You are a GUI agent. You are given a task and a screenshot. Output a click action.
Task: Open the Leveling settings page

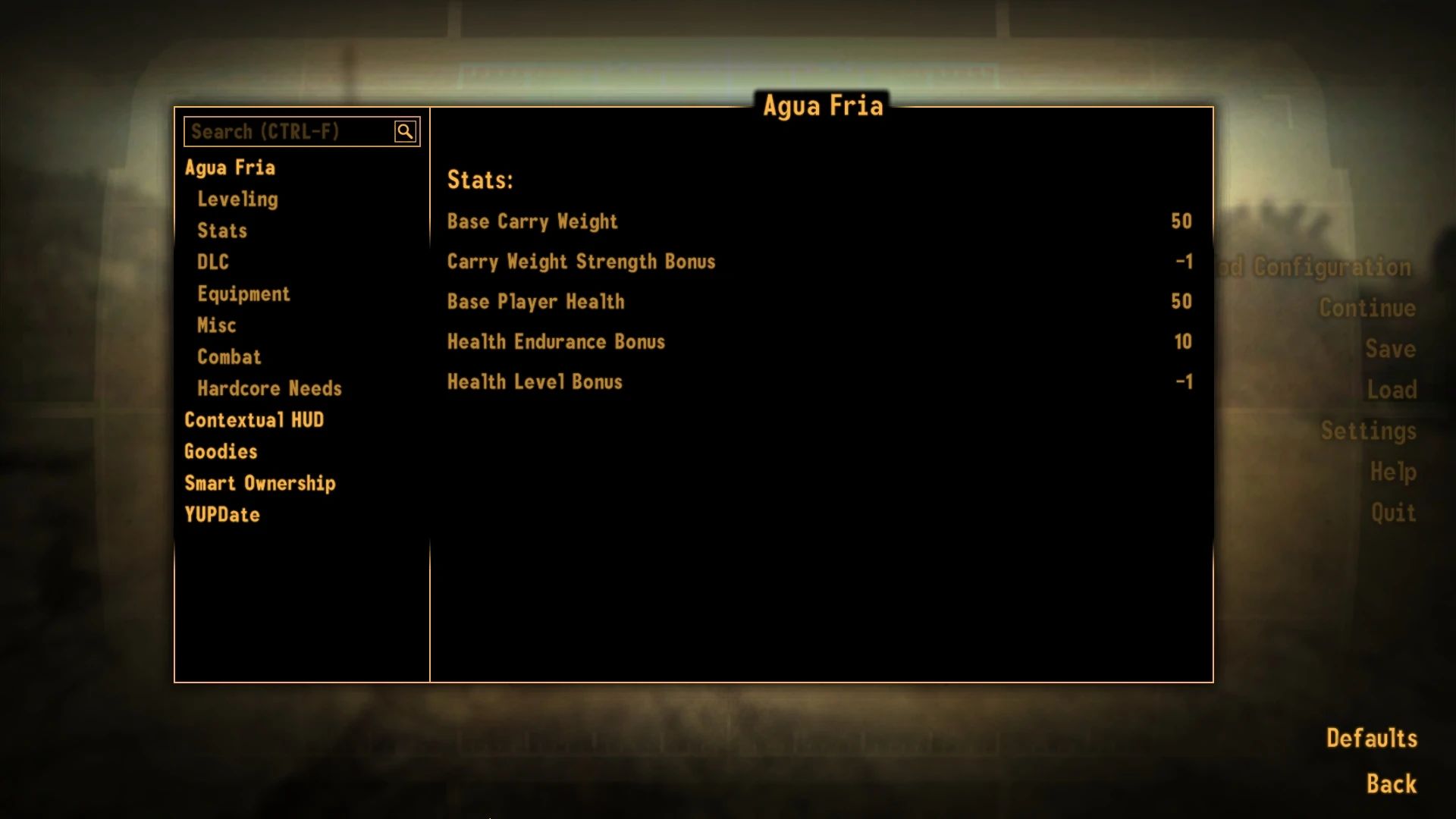237,199
